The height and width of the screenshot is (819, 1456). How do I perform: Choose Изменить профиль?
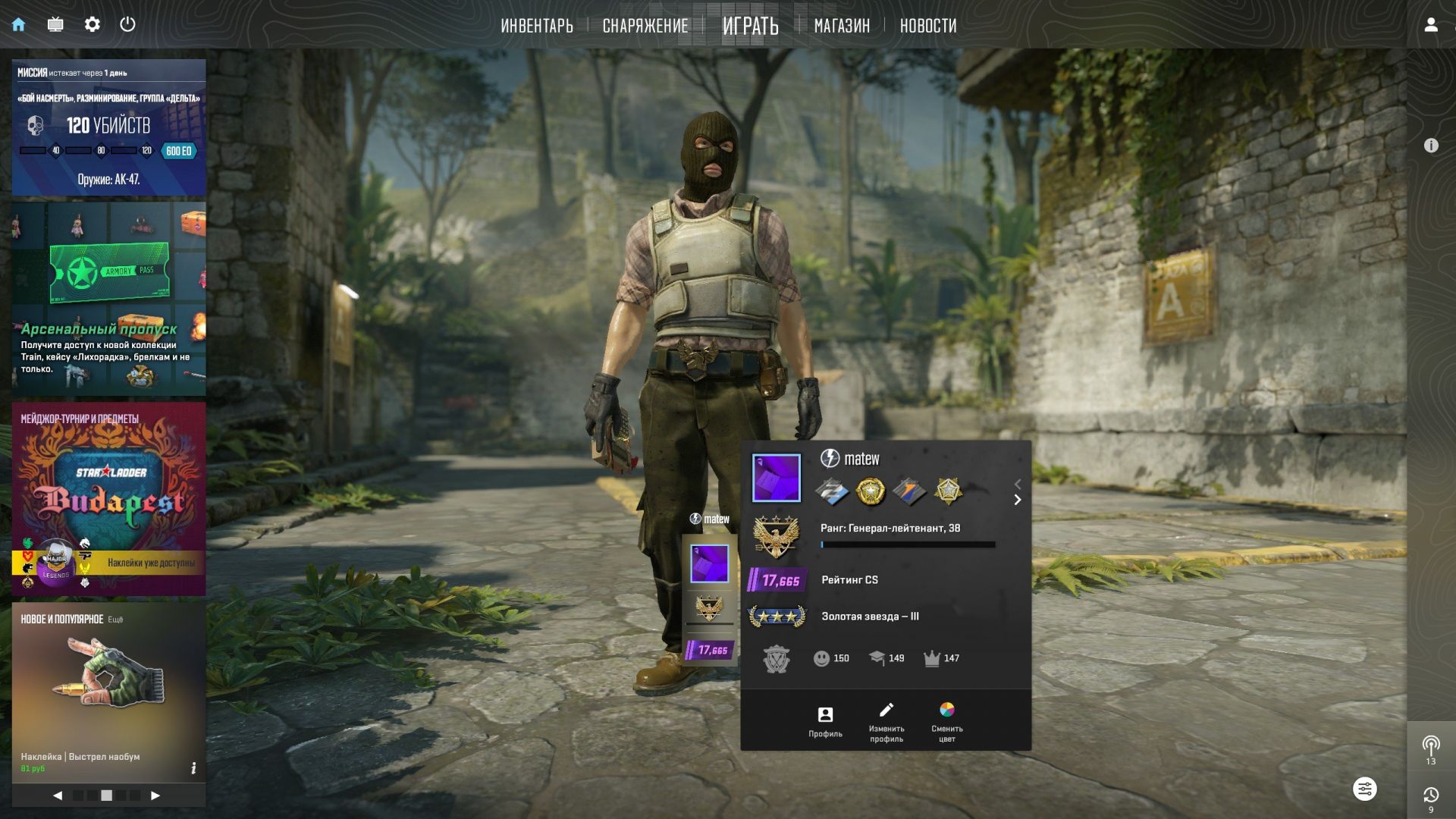click(886, 721)
